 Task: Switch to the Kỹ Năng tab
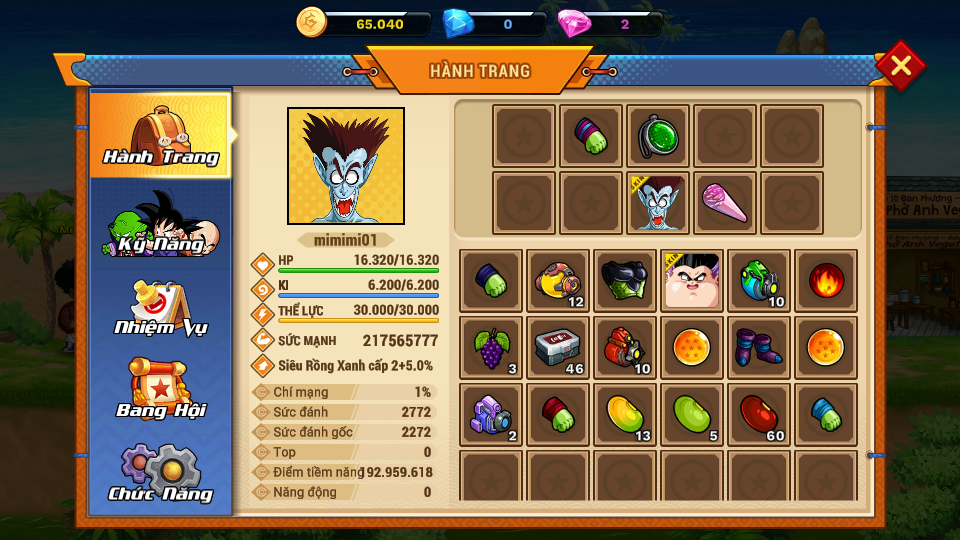[160, 224]
